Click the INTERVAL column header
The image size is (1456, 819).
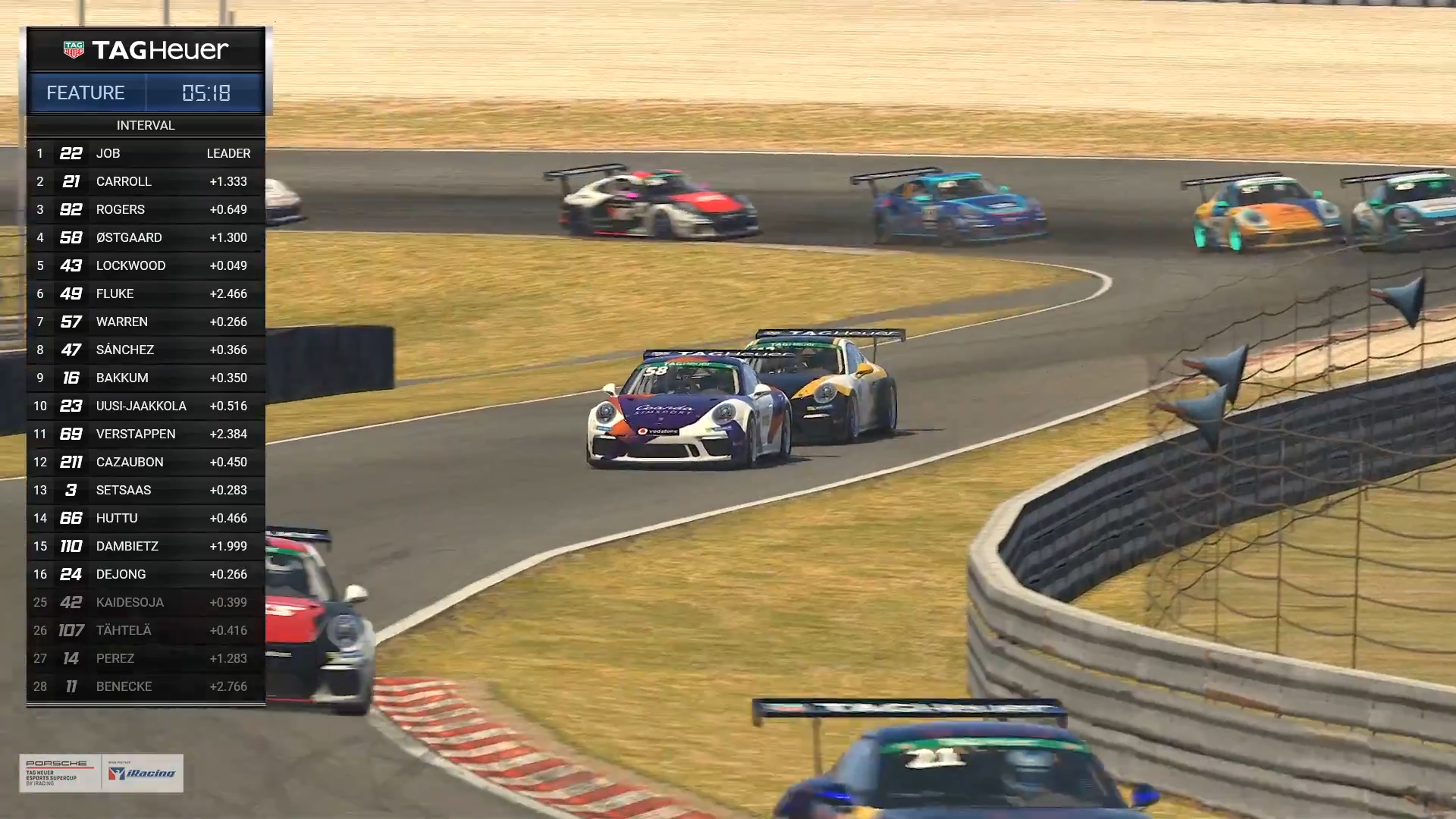click(x=146, y=125)
